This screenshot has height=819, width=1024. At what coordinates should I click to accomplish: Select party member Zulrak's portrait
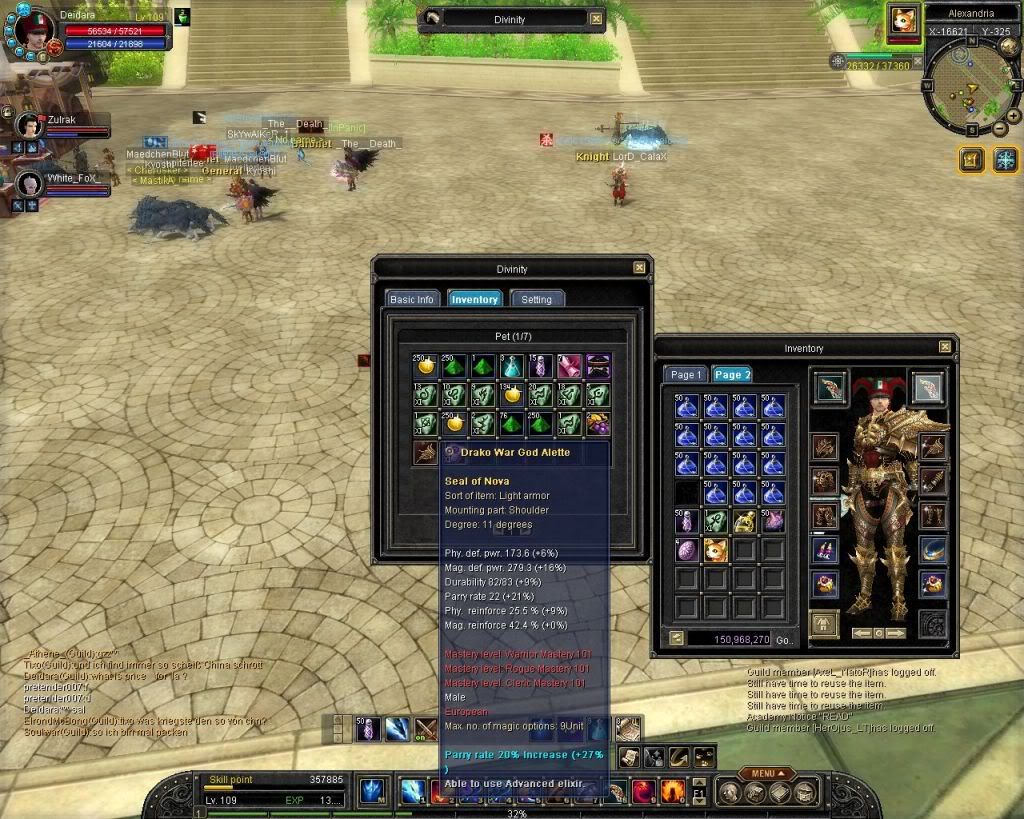pos(29,125)
